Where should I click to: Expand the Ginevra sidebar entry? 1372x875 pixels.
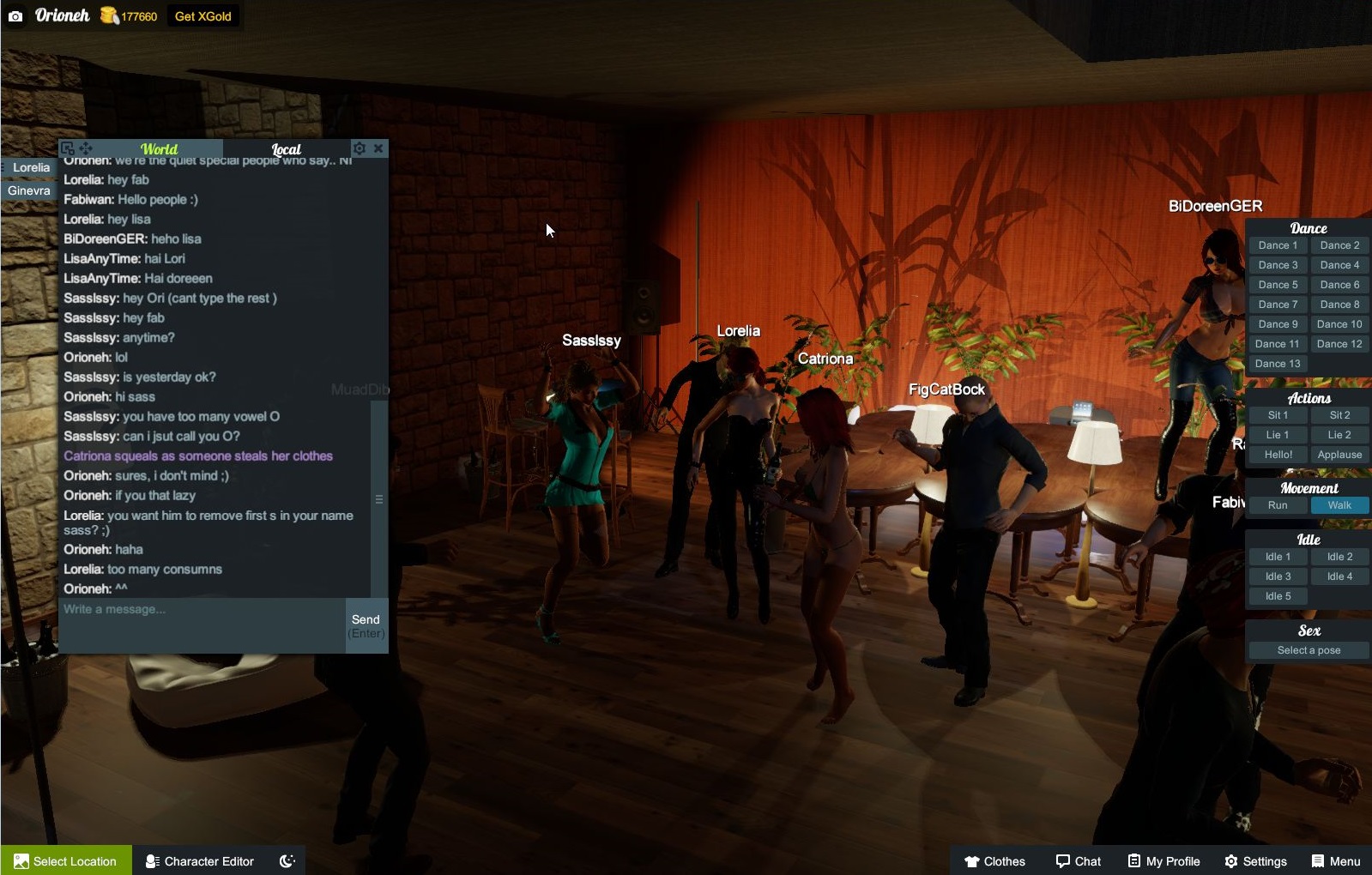coord(31,190)
